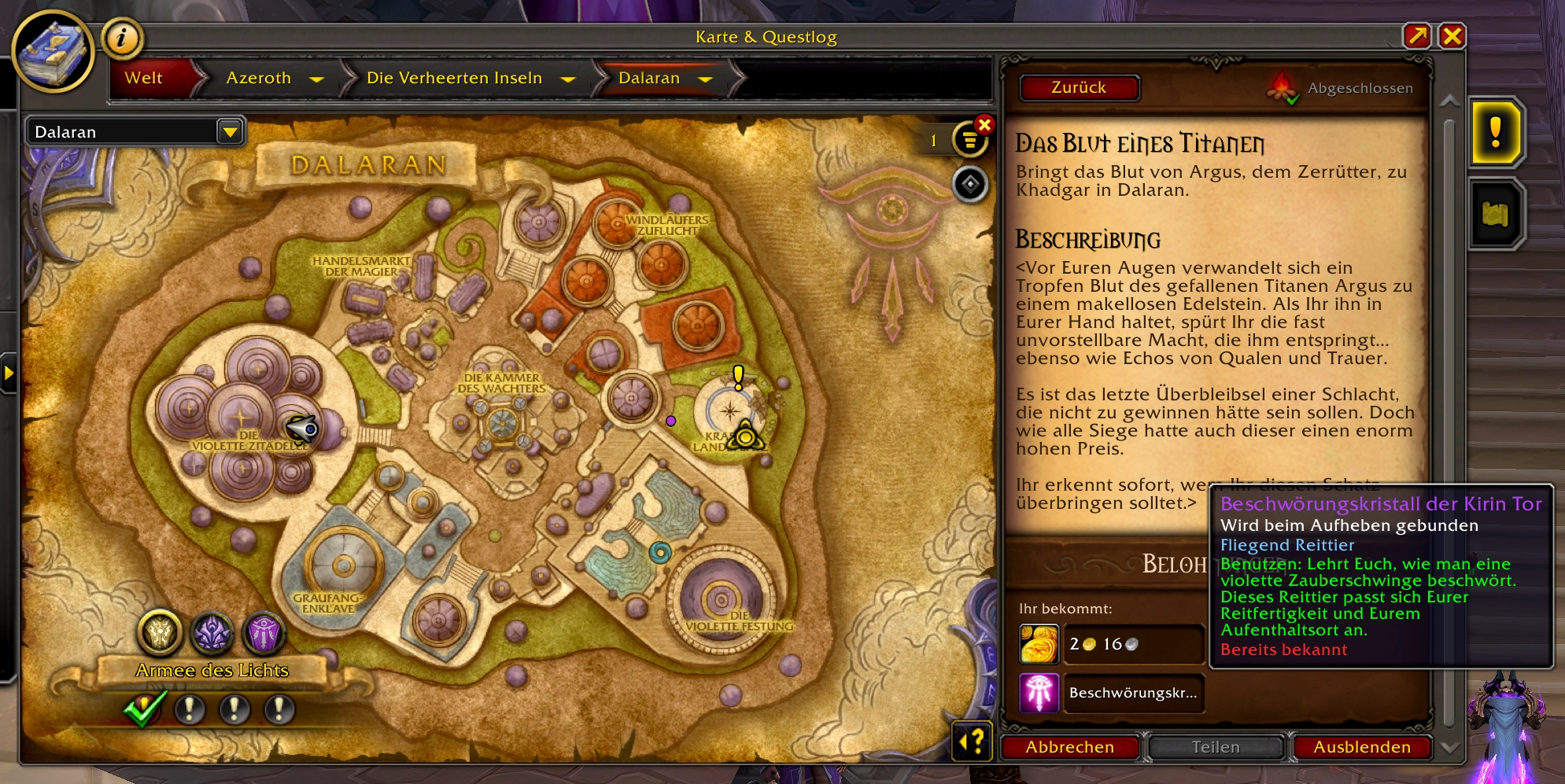Click the yellow exclamation mark on the map
1565x784 pixels.
737,376
